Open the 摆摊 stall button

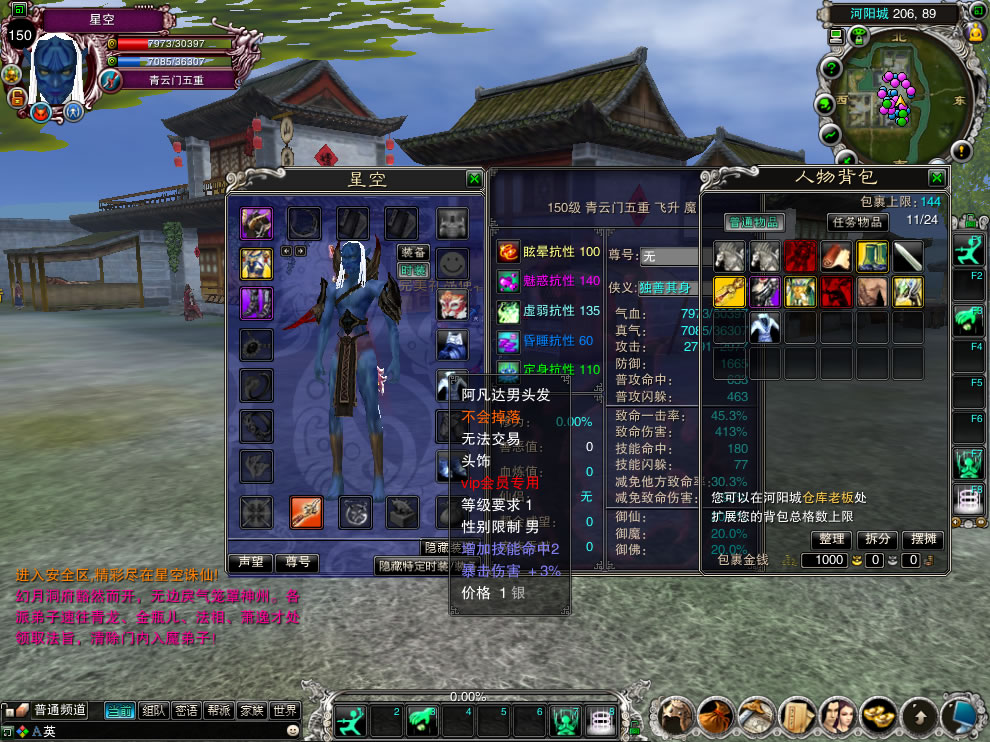(x=923, y=539)
